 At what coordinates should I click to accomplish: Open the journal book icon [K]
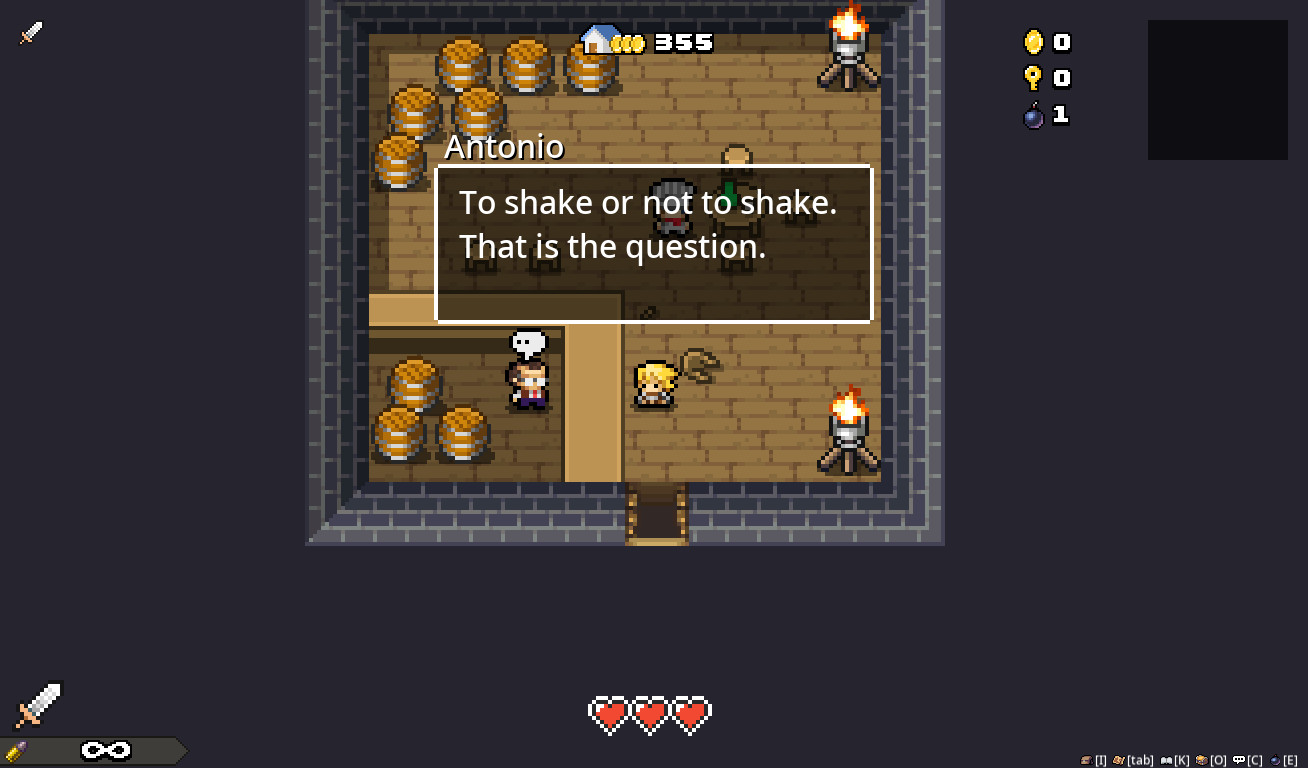coord(1167,760)
